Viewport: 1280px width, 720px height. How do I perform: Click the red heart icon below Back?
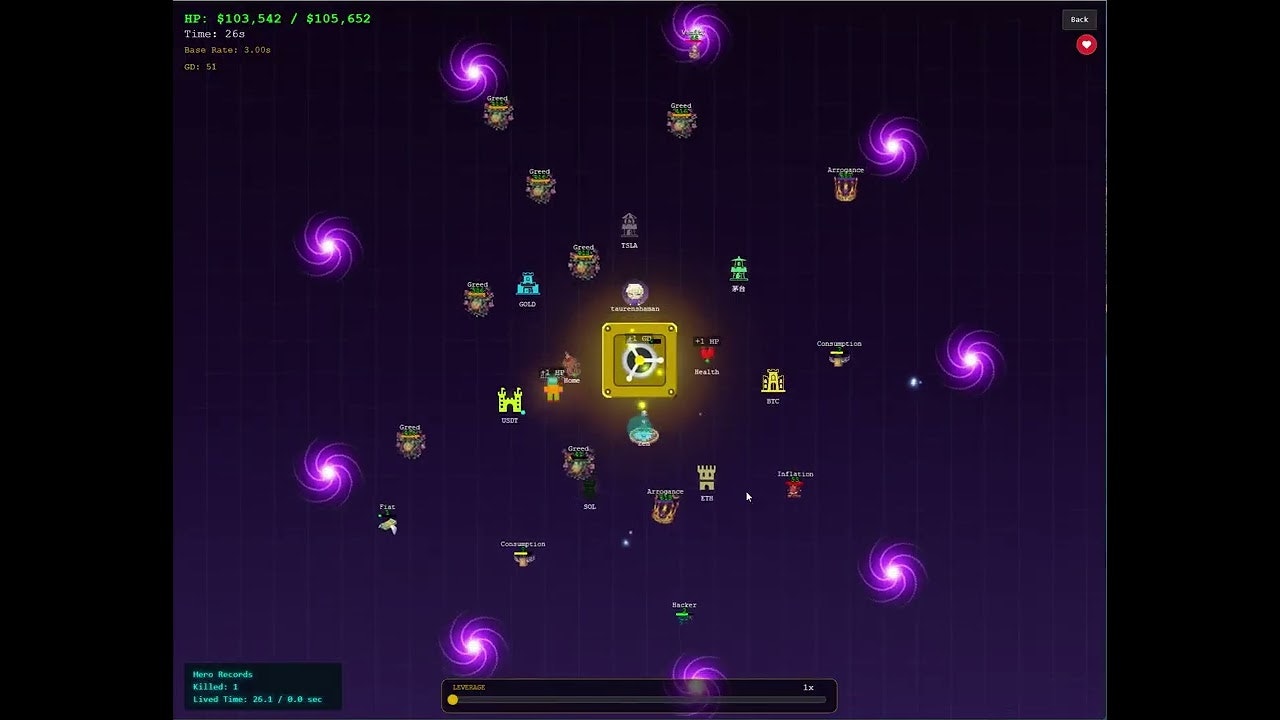click(1085, 44)
